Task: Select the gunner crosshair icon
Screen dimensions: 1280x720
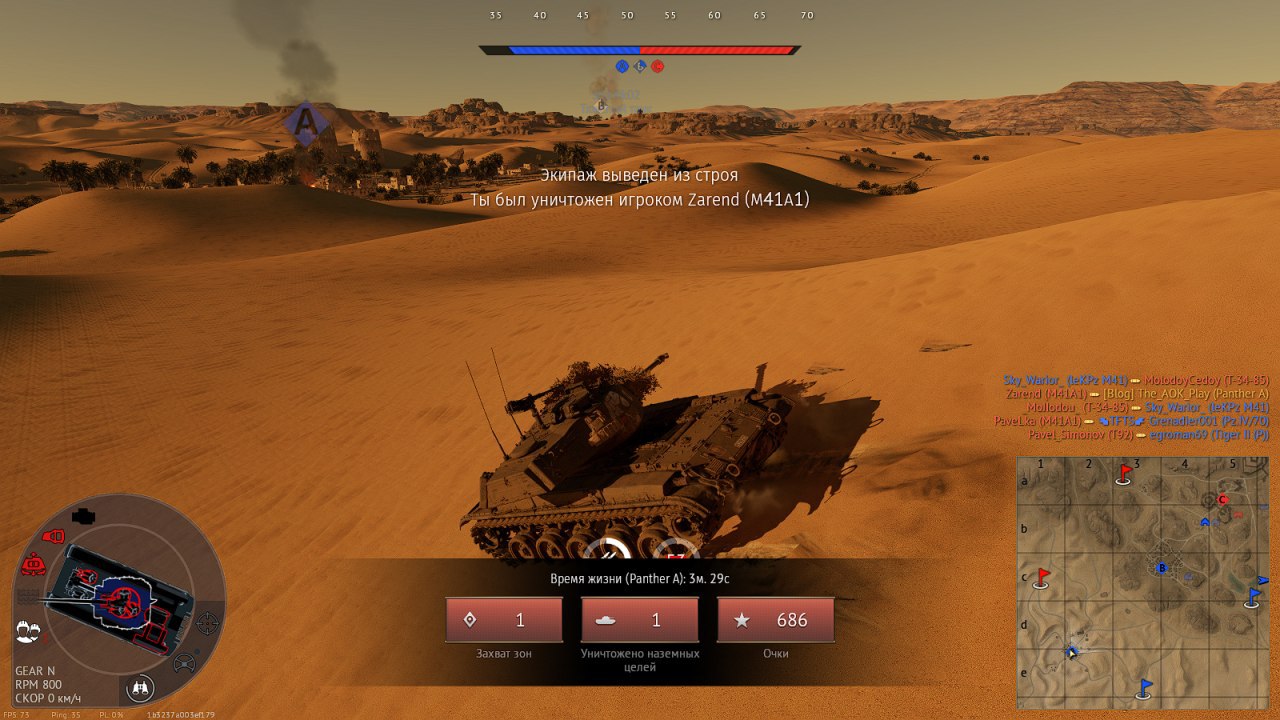Action: click(207, 623)
